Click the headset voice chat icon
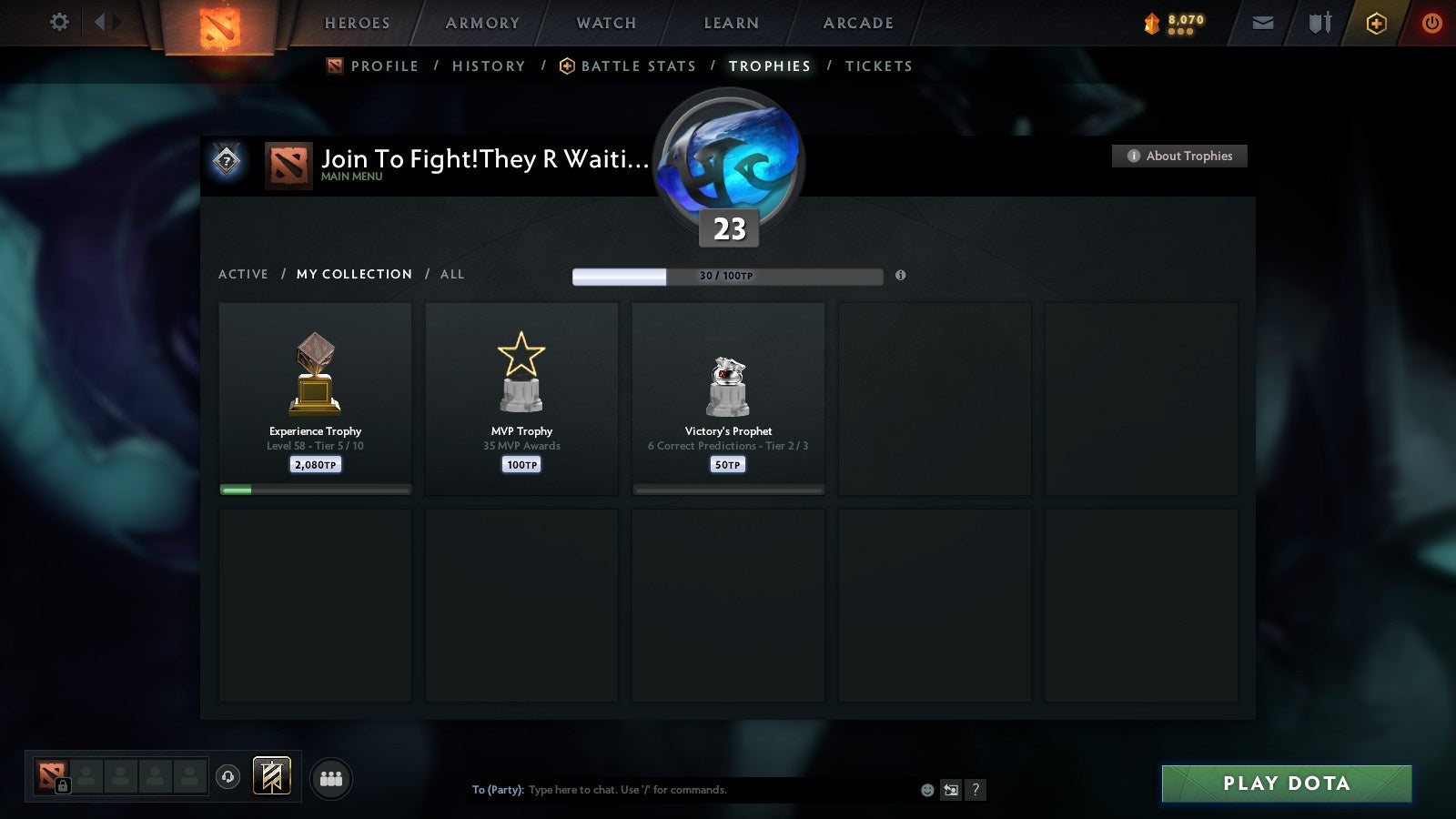1456x819 pixels. click(227, 775)
